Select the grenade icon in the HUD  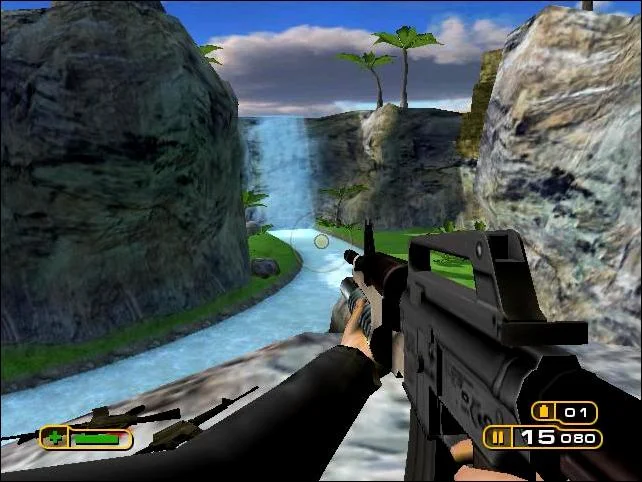pyautogui.click(x=545, y=412)
